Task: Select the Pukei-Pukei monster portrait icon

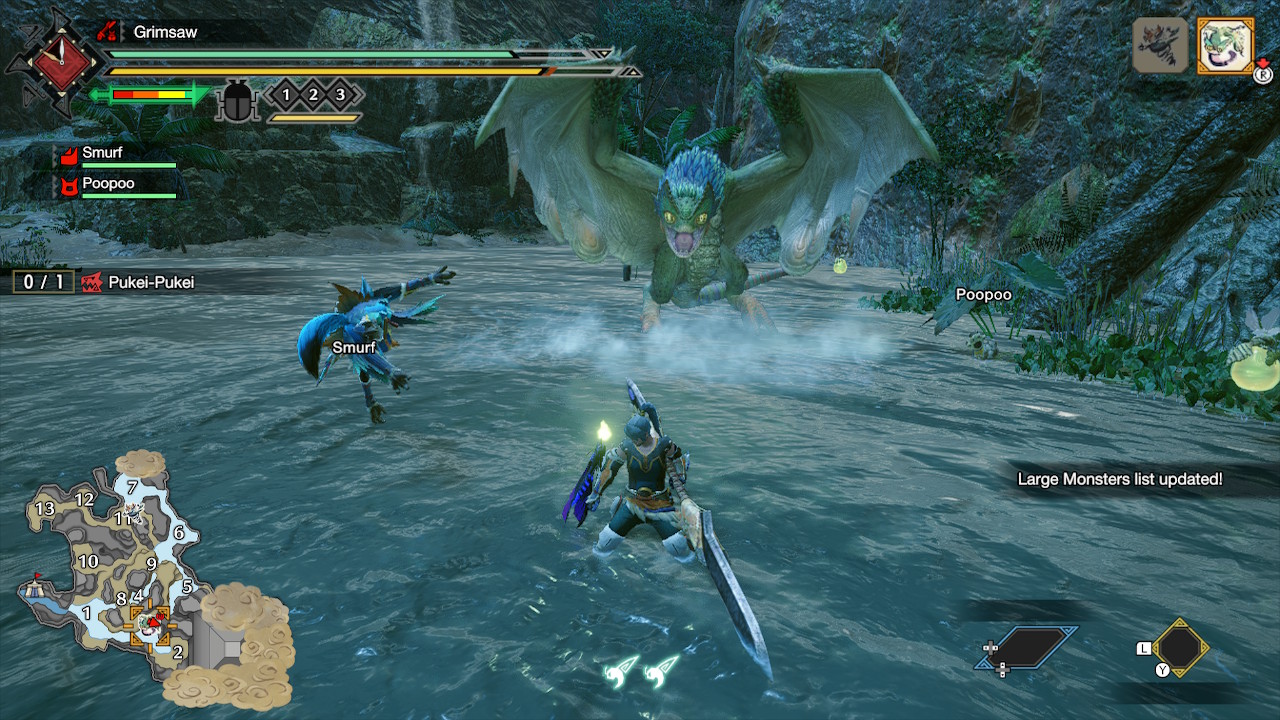Action: [1225, 46]
